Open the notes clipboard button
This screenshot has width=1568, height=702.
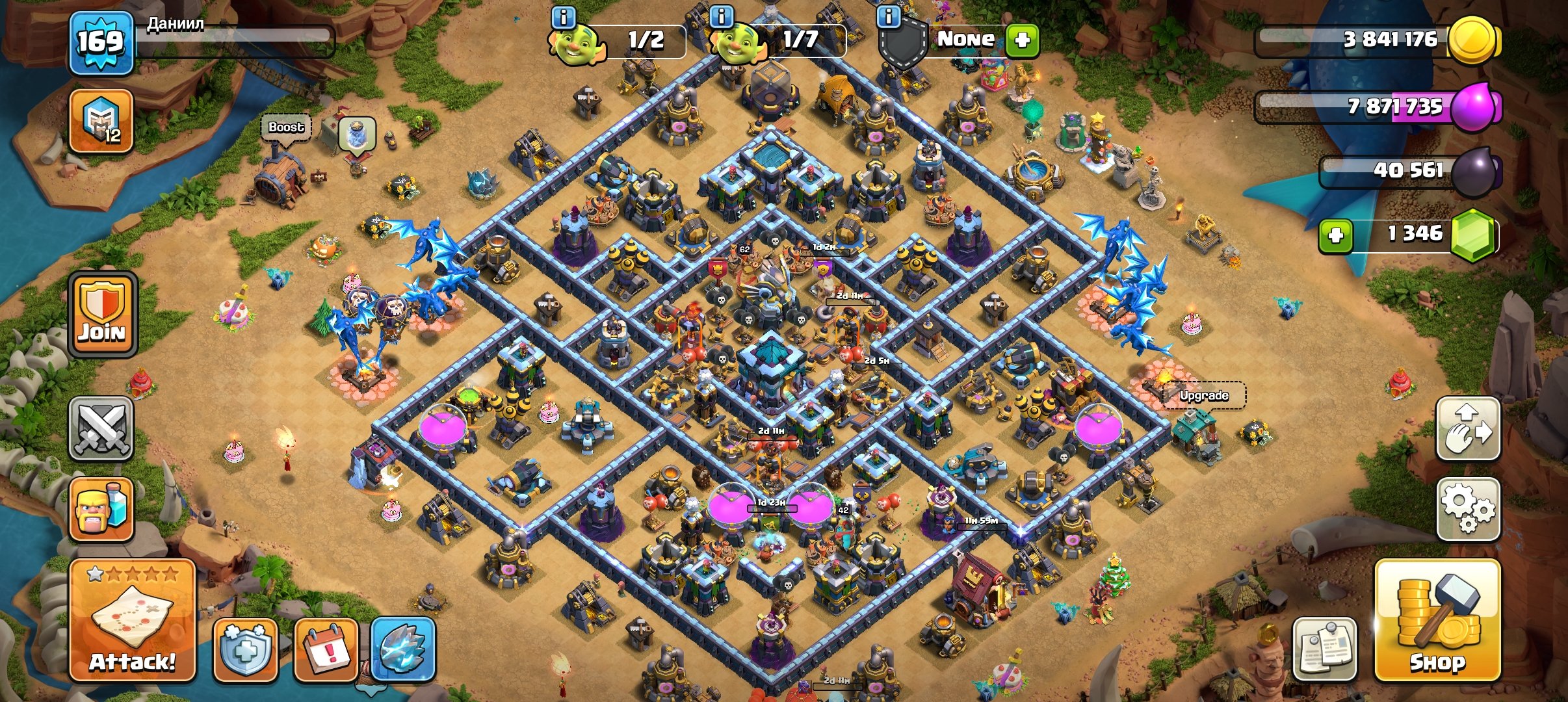pos(1324,649)
